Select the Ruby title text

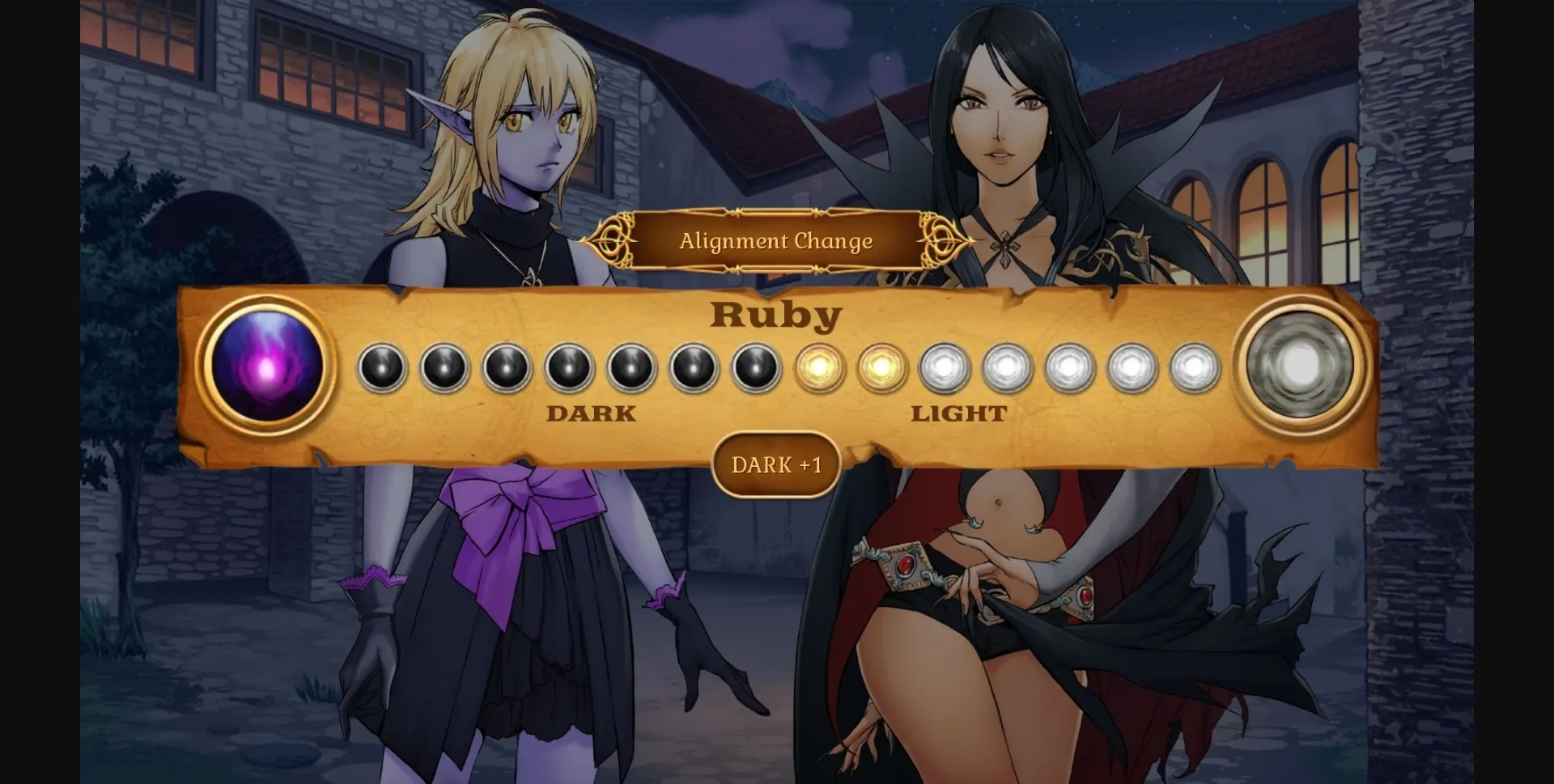775,316
